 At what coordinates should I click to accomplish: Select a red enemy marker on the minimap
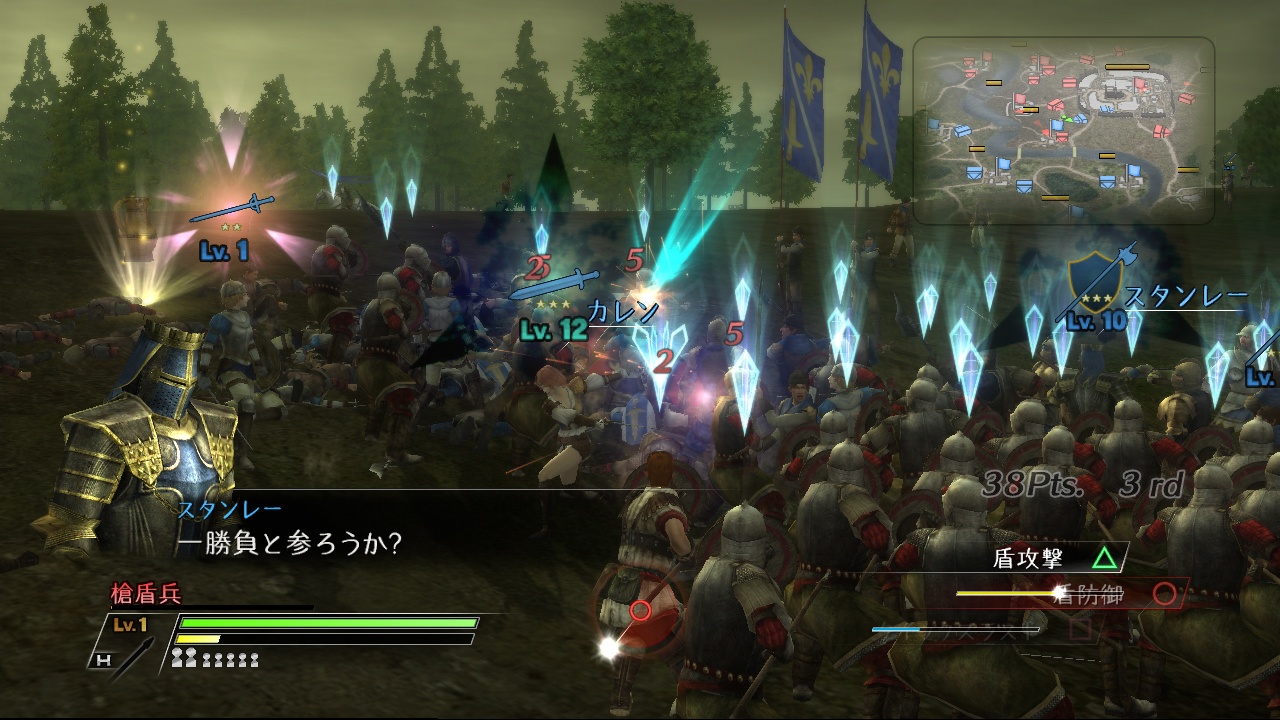click(x=1071, y=83)
